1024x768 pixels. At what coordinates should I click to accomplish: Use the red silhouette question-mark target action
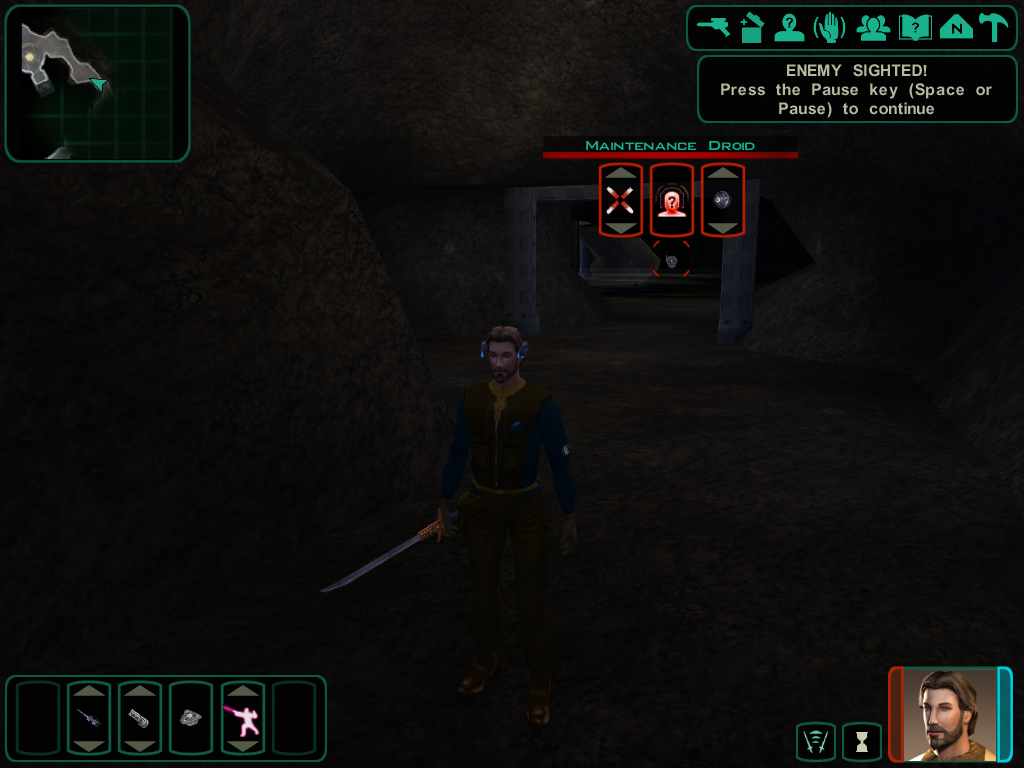[x=672, y=200]
